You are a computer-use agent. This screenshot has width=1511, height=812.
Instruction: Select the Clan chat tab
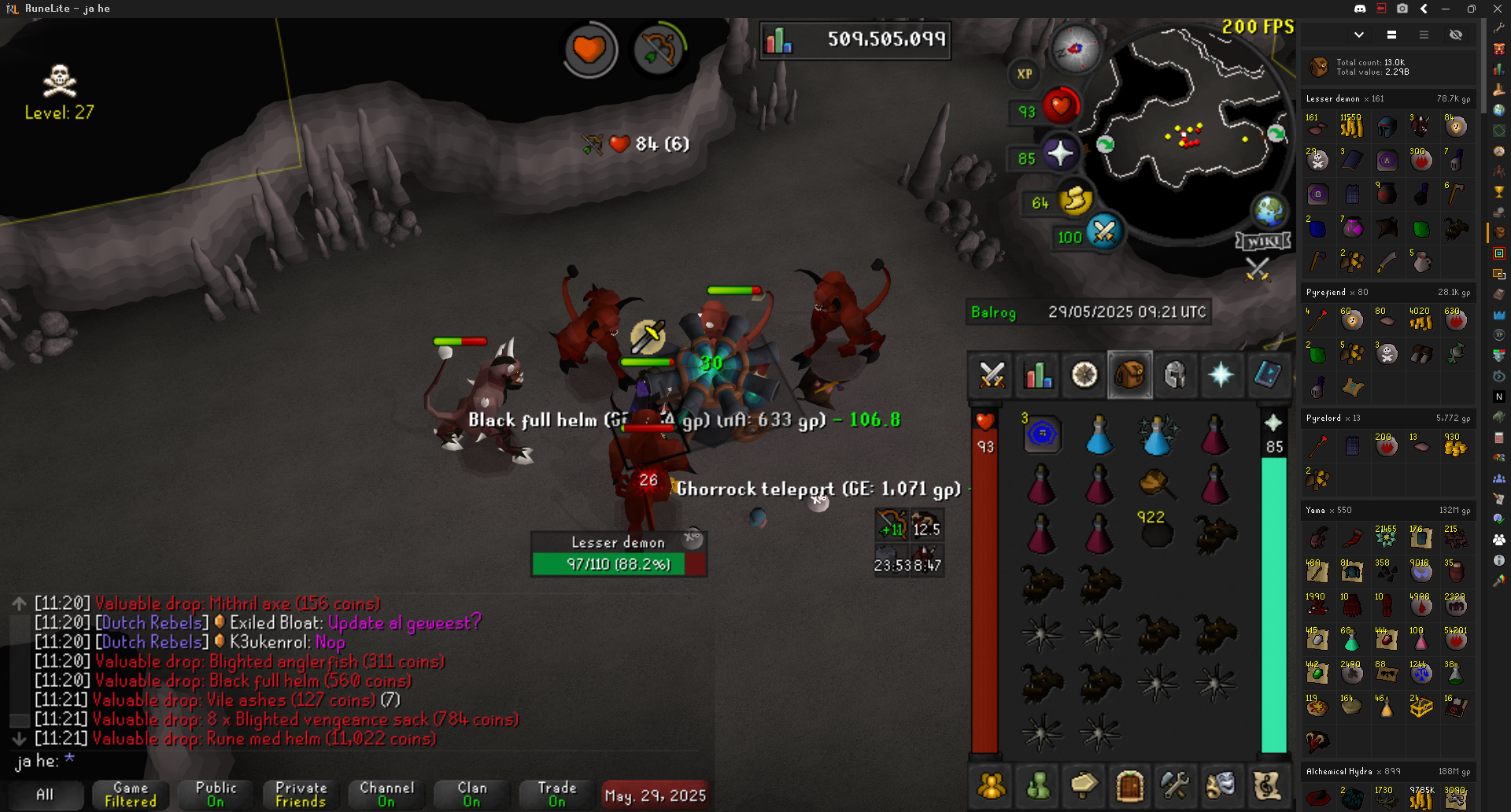point(472,795)
